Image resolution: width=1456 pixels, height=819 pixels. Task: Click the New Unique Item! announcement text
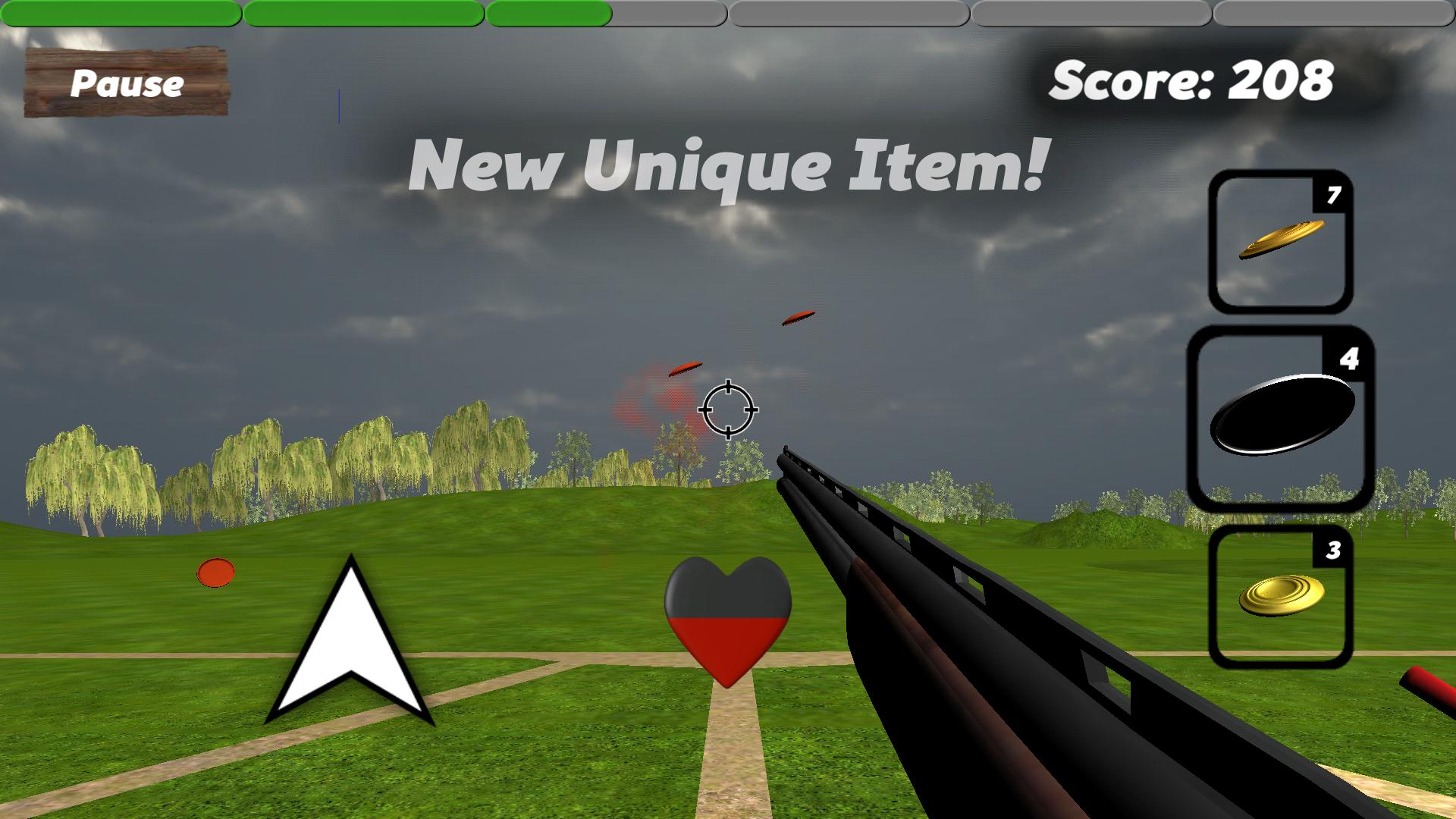coord(728,165)
